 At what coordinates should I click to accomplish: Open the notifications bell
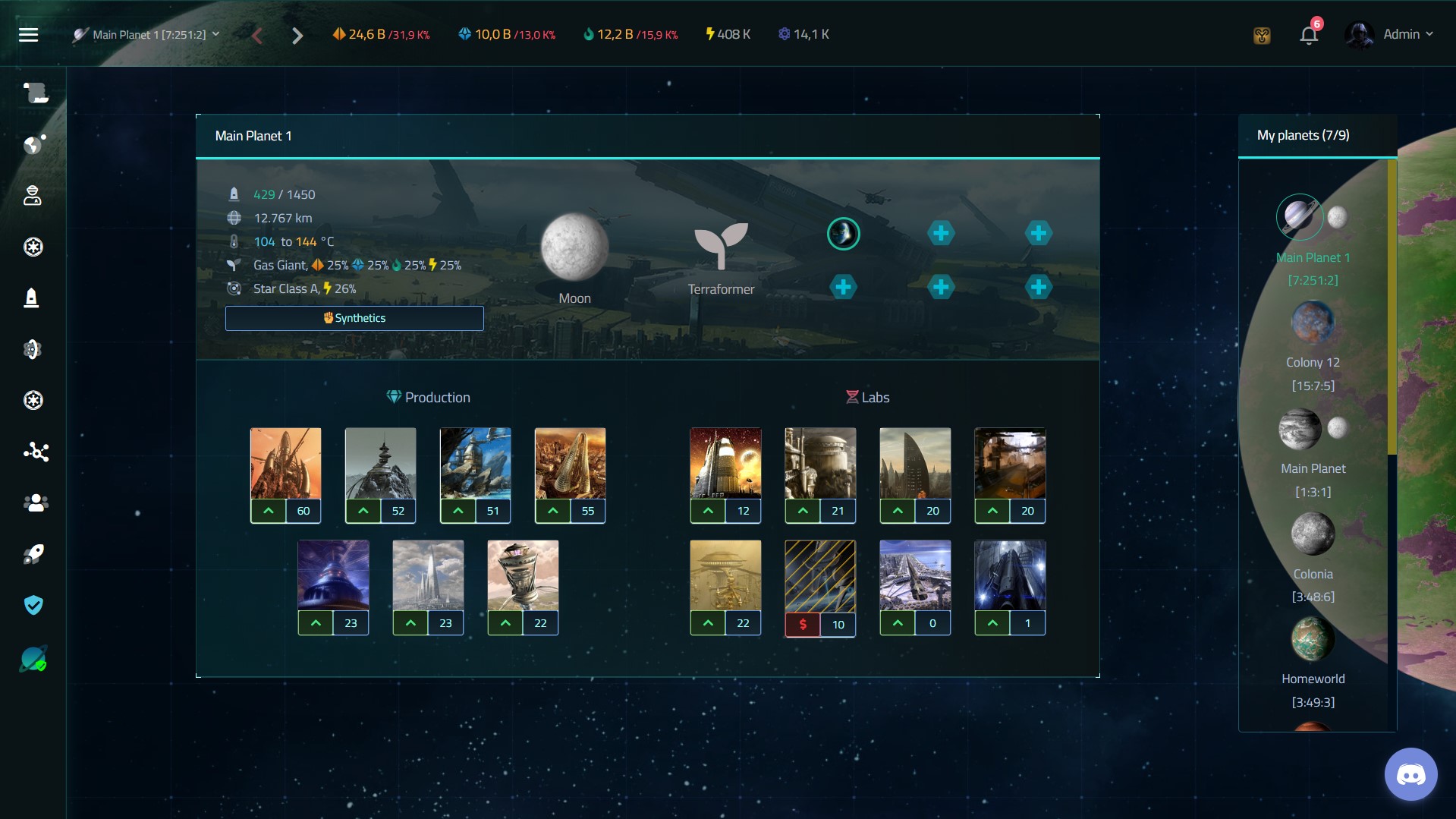pos(1308,35)
